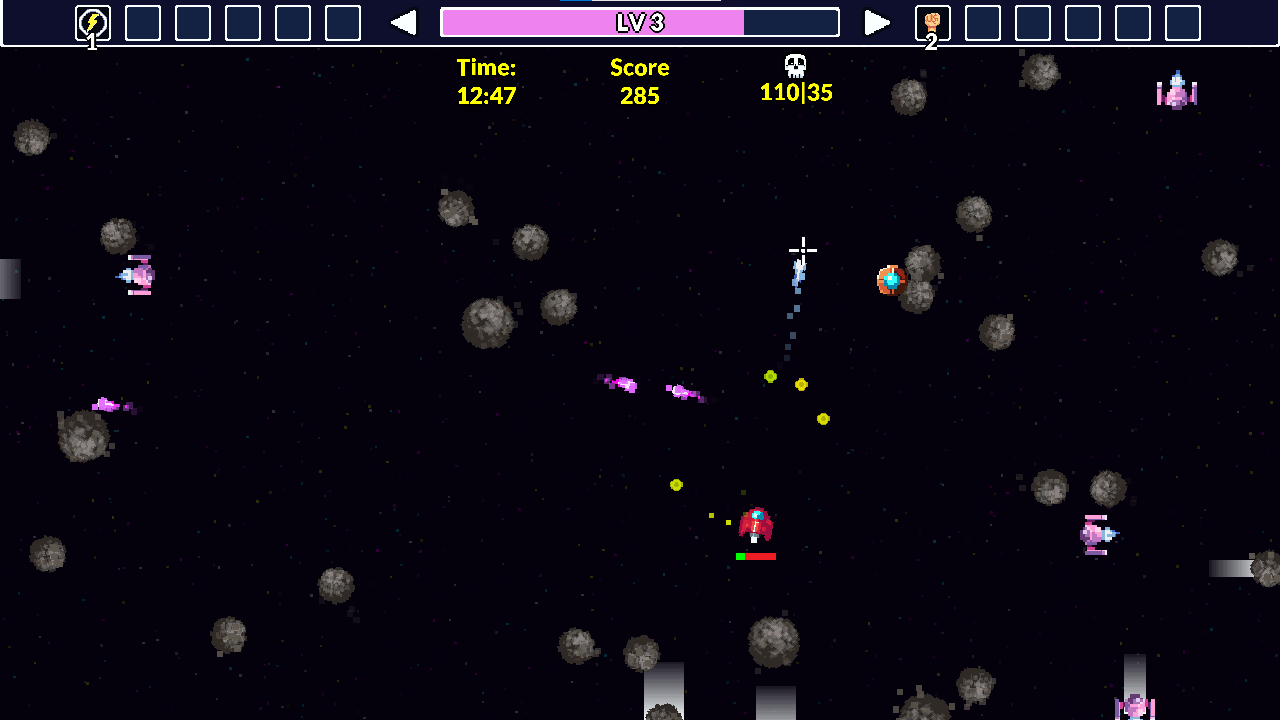Viewport: 1280px width, 720px height.
Task: Click the LV 3 level progress bar
Action: [x=640, y=22]
